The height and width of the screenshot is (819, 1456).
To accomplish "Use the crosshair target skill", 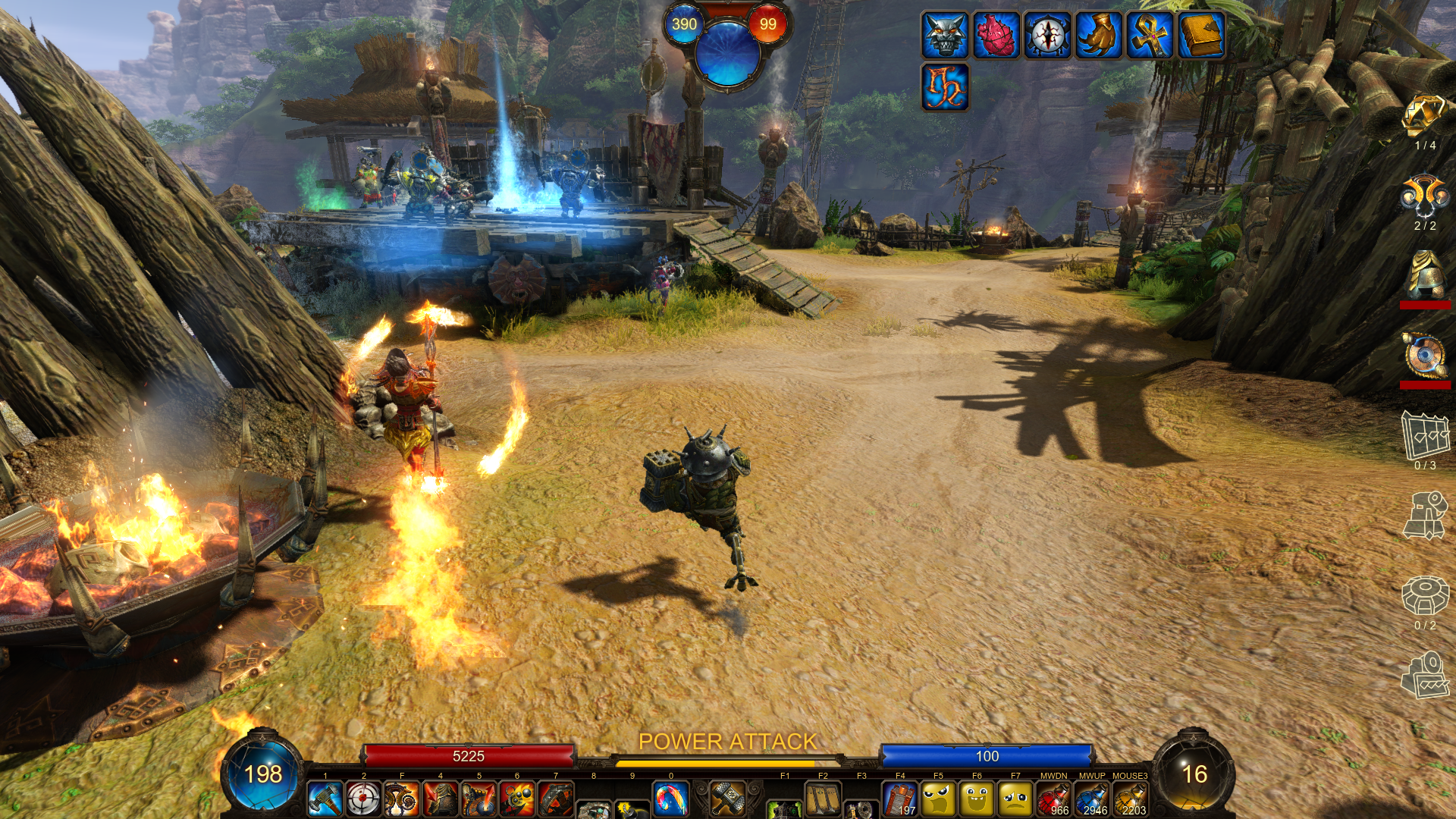I will coord(363,799).
